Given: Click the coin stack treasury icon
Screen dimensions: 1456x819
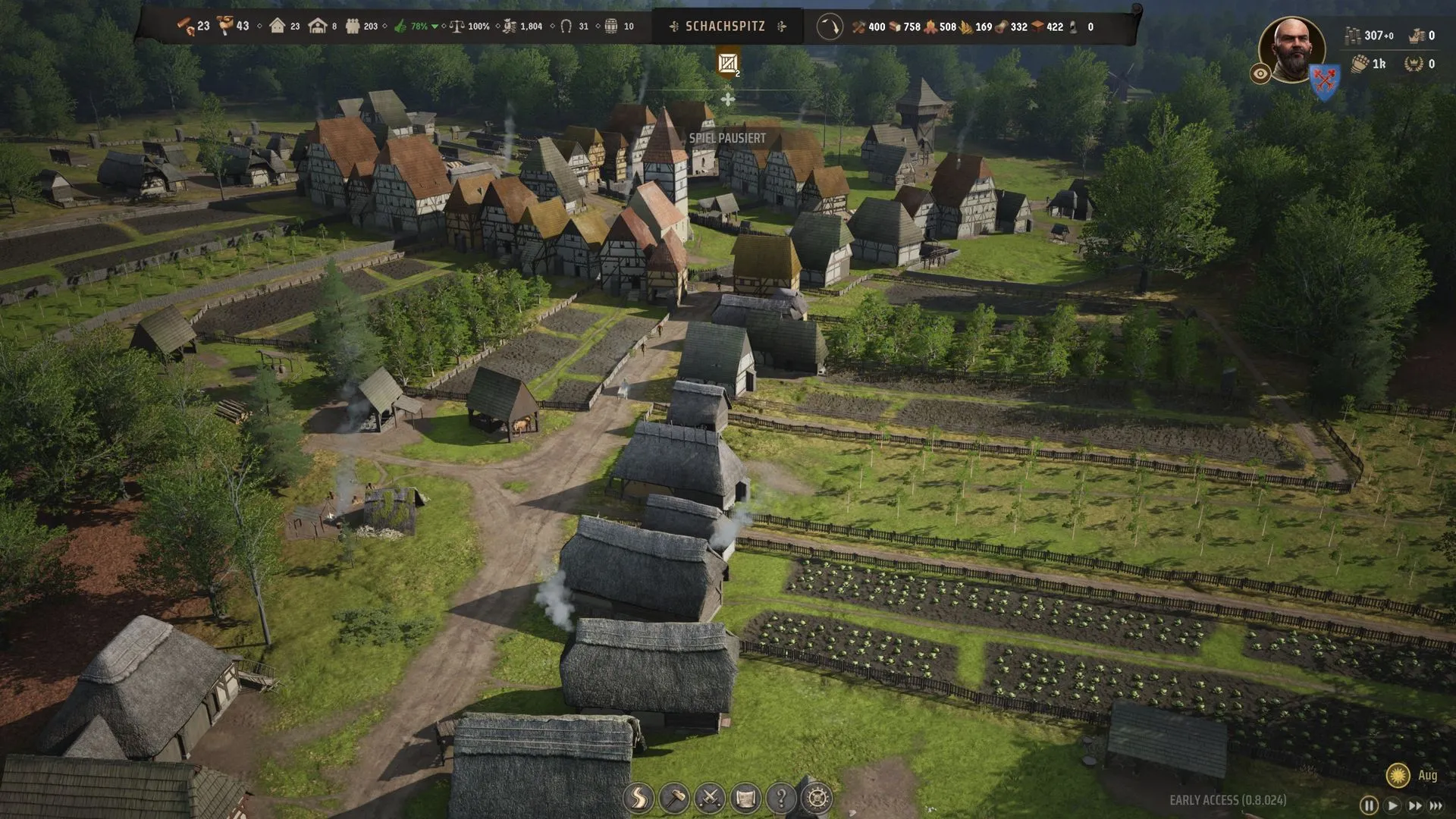Looking at the screenshot, I should point(1352,36).
